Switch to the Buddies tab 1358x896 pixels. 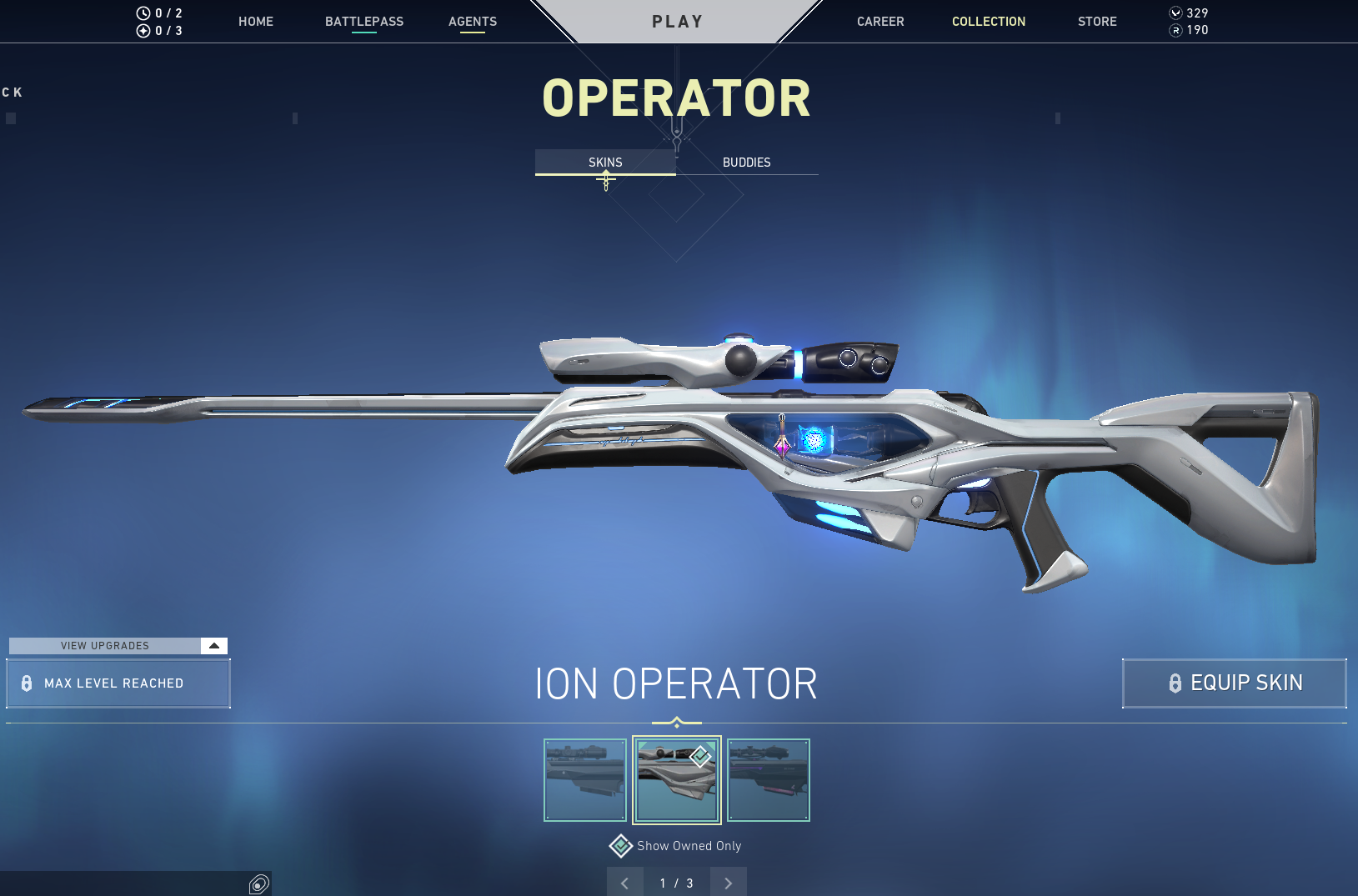point(746,163)
